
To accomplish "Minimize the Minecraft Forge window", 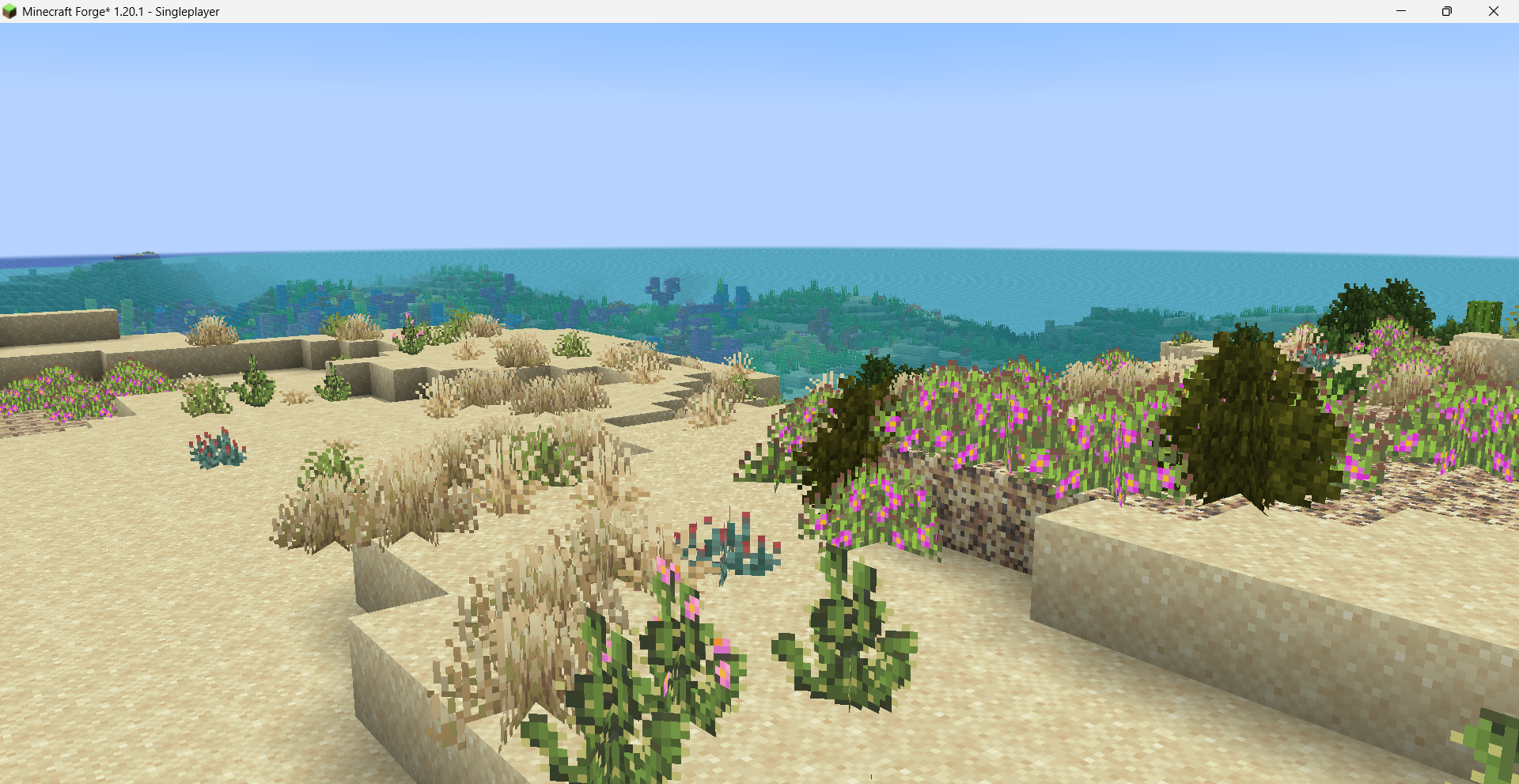I will pyautogui.click(x=1401, y=12).
